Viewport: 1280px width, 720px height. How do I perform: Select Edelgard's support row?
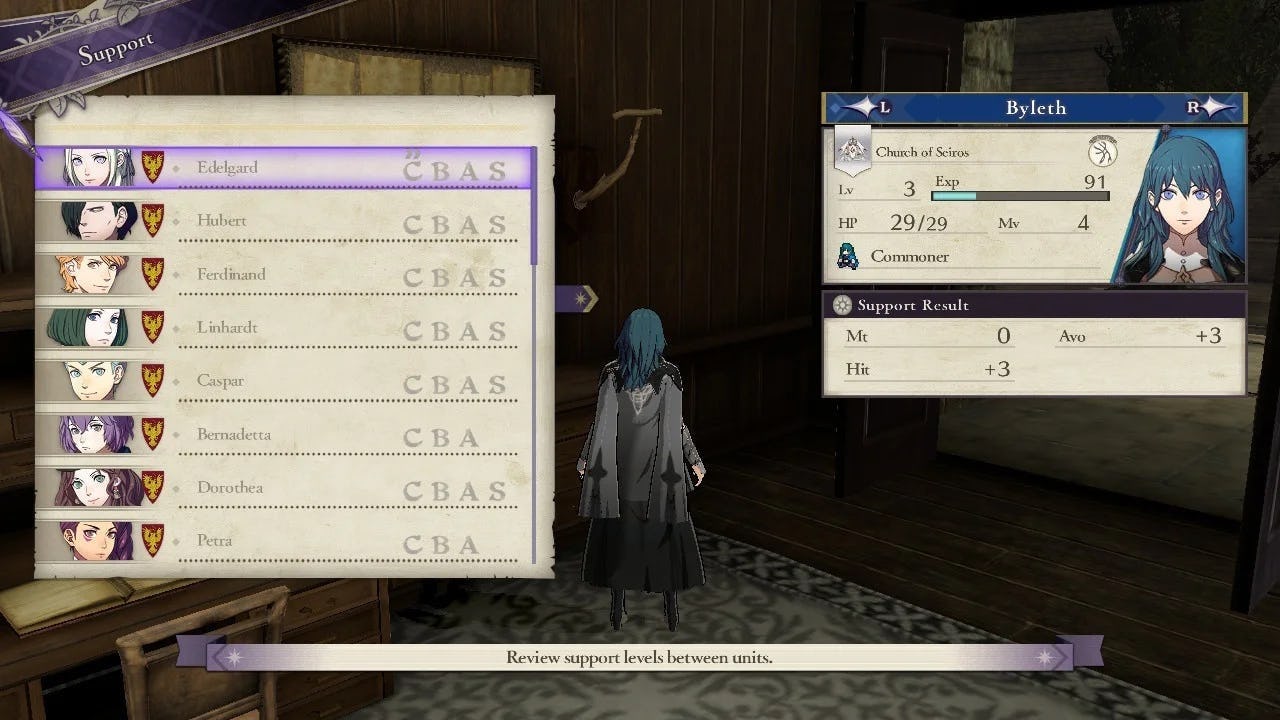pyautogui.click(x=284, y=168)
